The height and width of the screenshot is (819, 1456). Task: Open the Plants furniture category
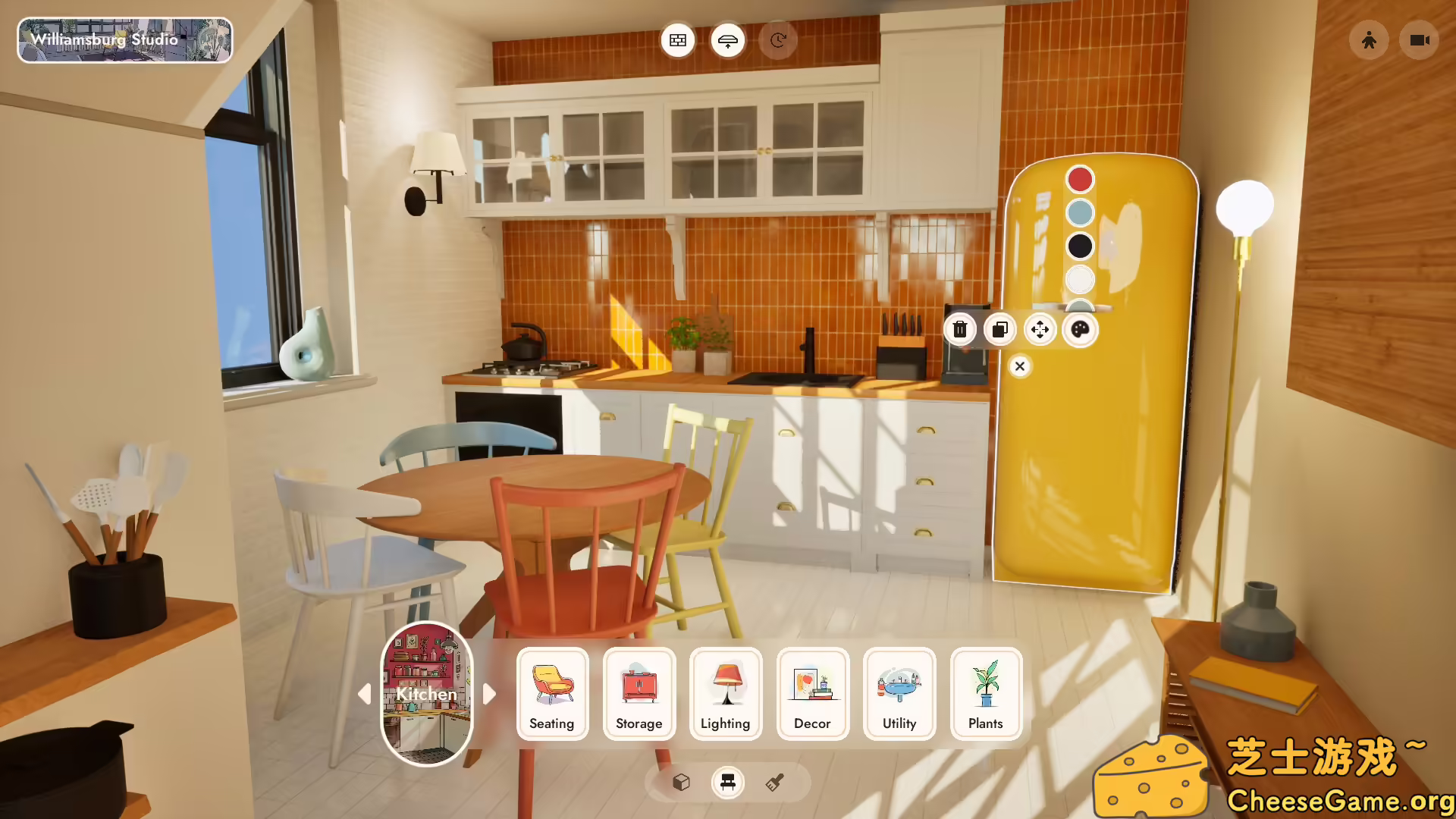point(986,694)
